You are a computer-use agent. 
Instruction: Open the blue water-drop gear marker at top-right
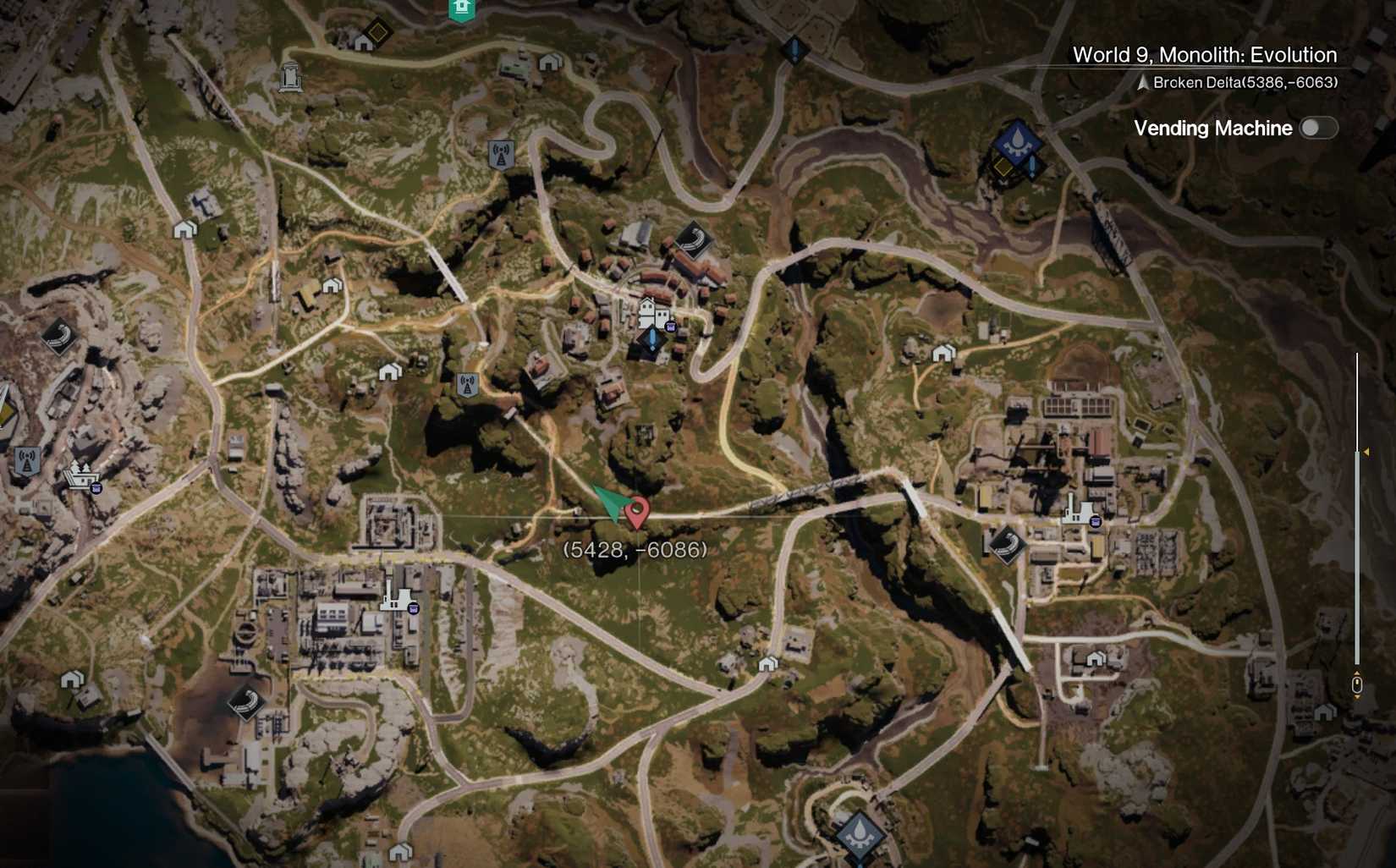pyautogui.click(x=1018, y=140)
